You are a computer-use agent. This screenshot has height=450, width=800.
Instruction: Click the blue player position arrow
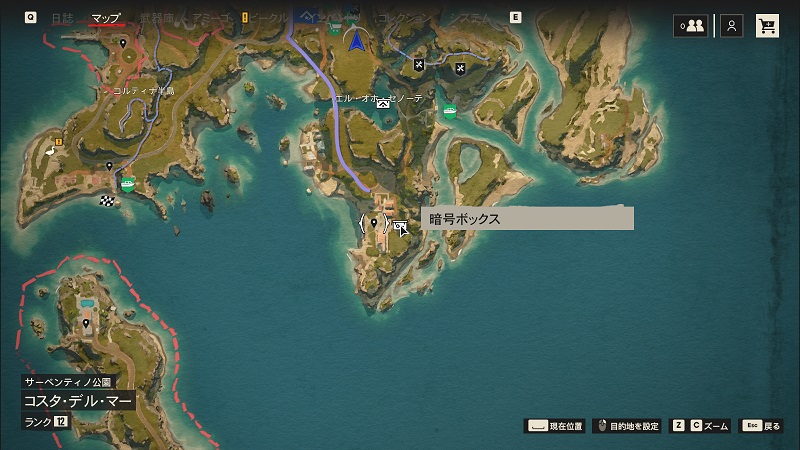click(x=355, y=40)
